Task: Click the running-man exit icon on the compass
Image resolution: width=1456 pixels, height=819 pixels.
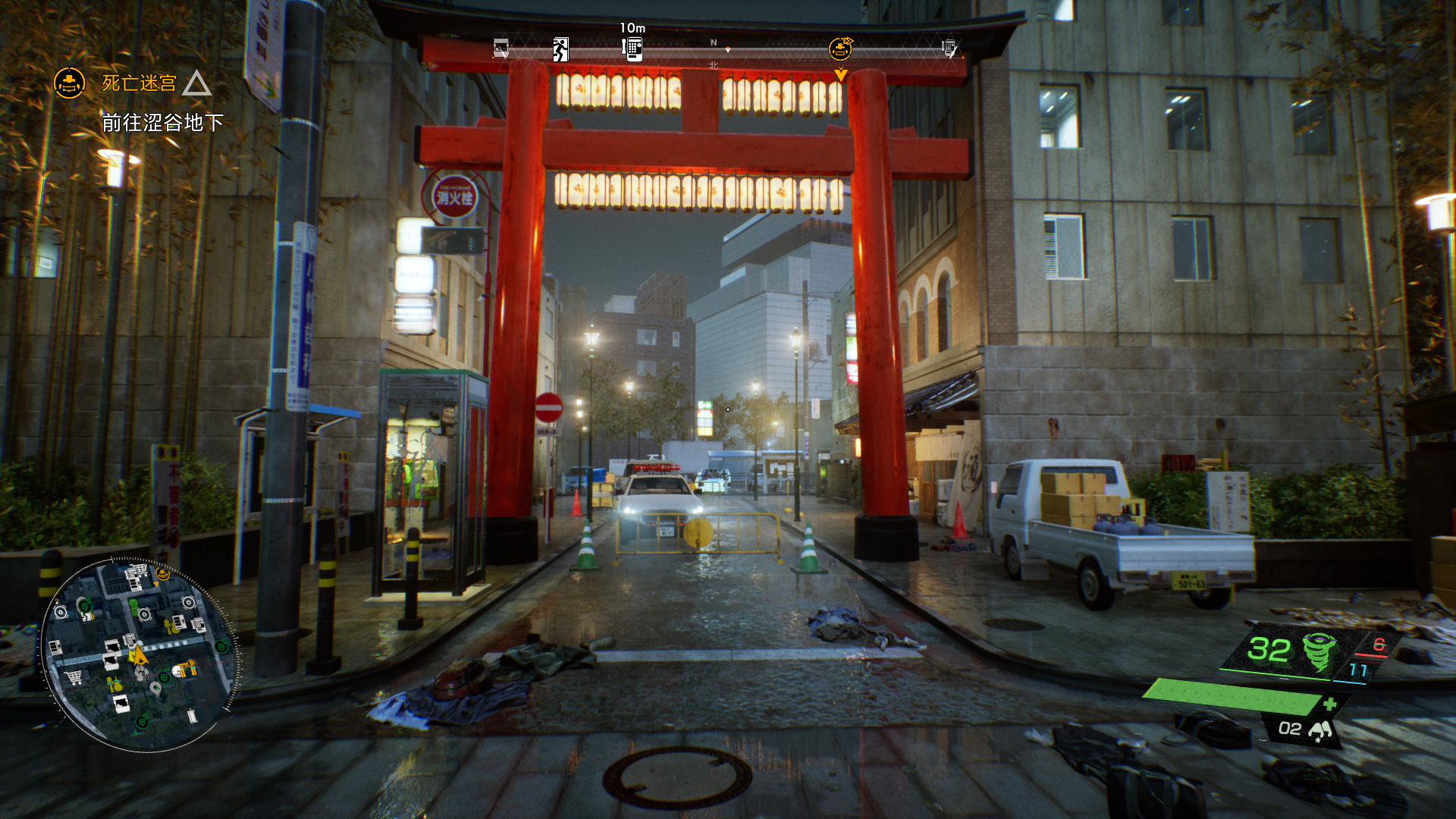Action: point(560,49)
